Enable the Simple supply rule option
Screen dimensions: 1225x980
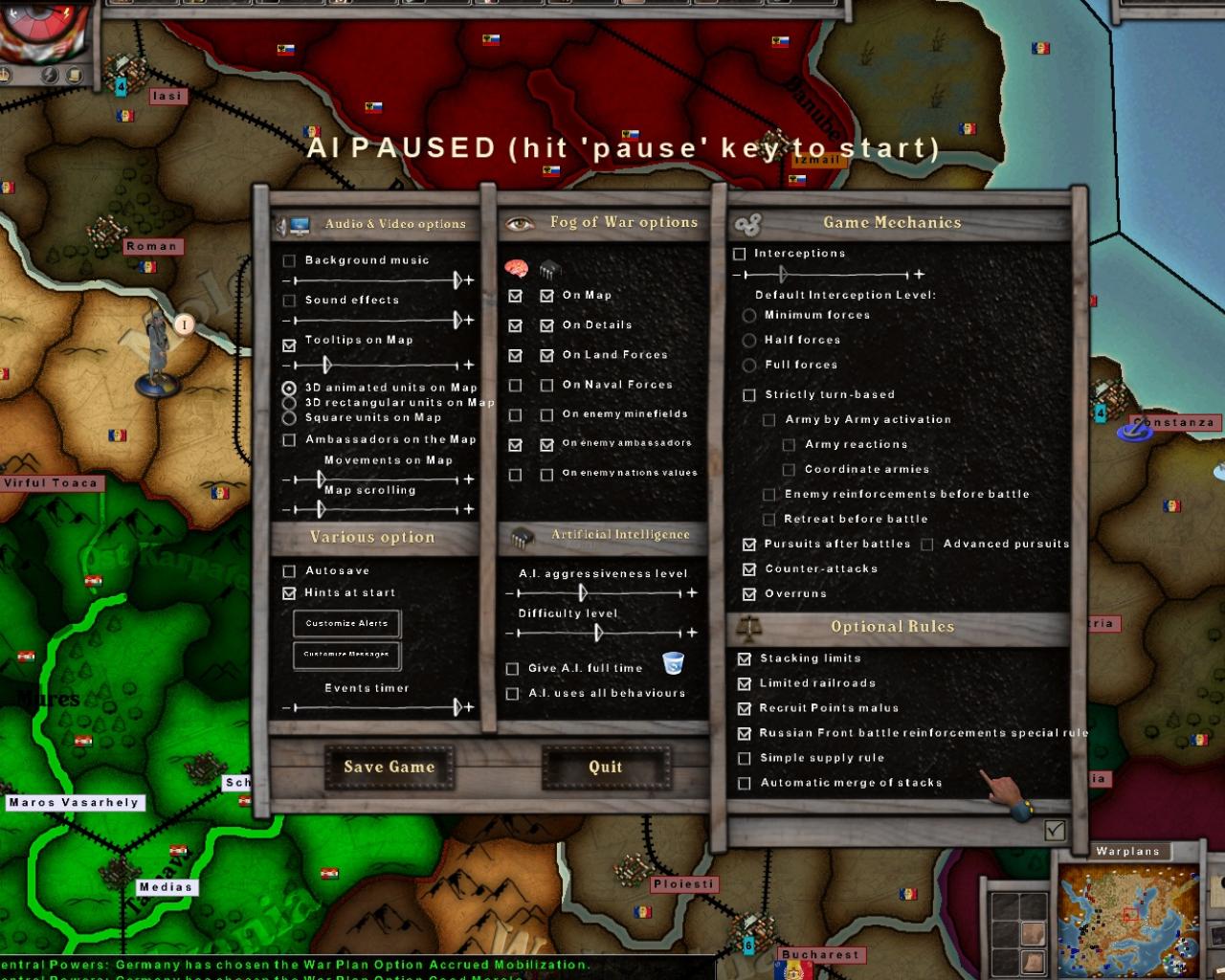[x=744, y=758]
